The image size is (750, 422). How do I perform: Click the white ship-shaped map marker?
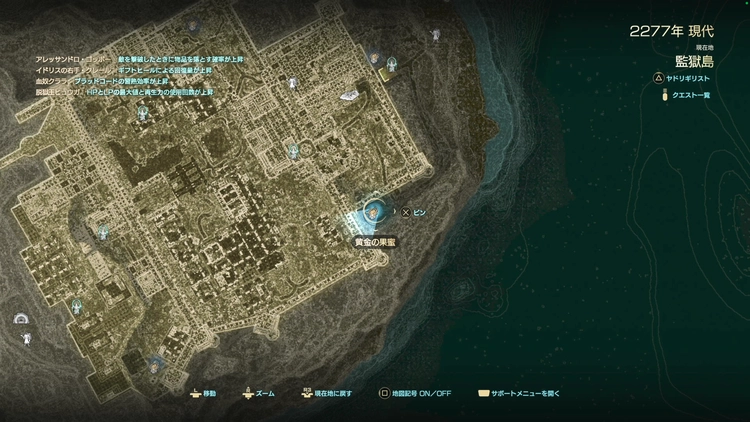(350, 97)
